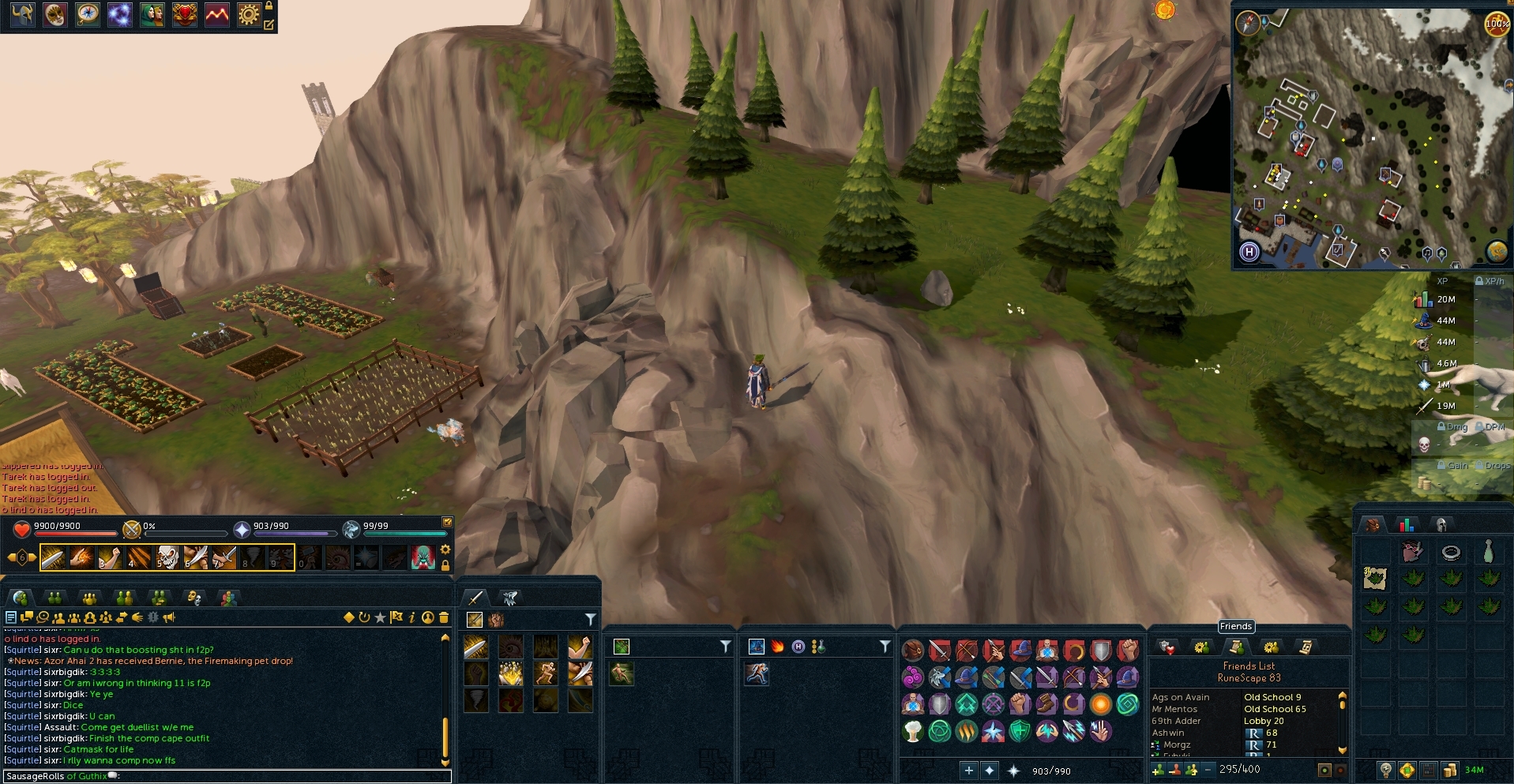Image resolution: width=1514 pixels, height=784 pixels.
Task: Clear chat with the trash can icon
Action: click(x=444, y=617)
